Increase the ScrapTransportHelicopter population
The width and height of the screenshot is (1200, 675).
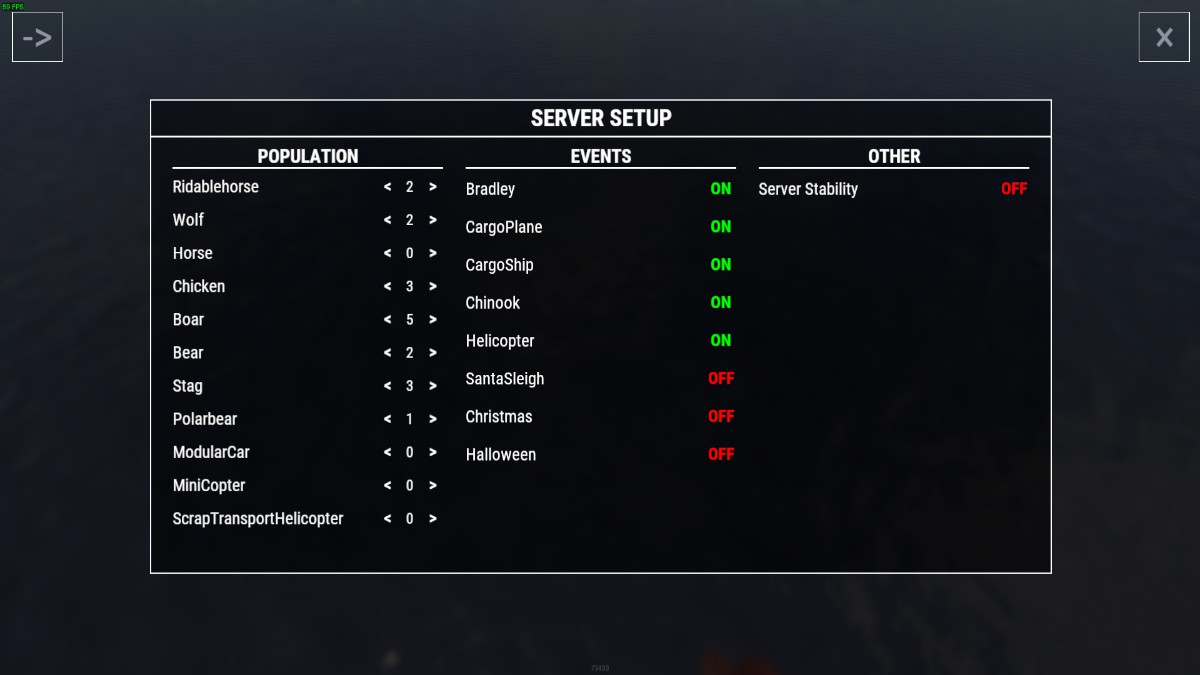coord(433,519)
